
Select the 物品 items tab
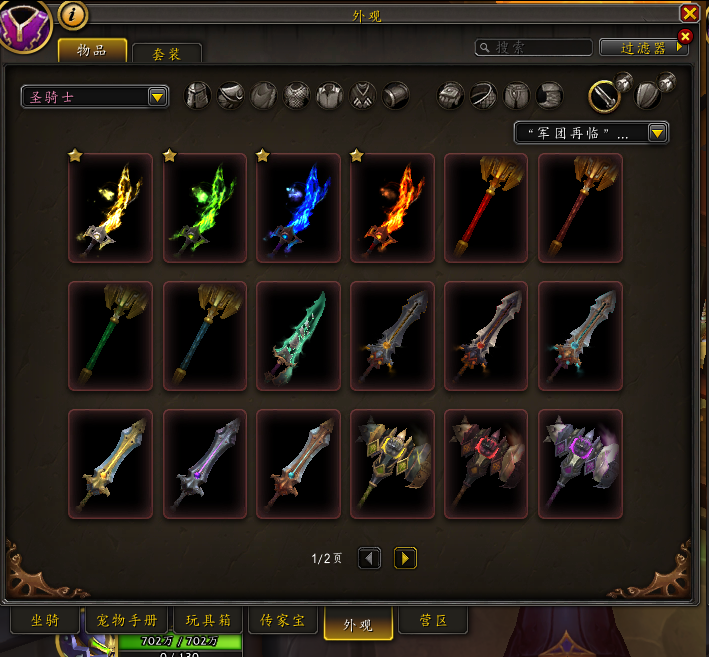point(92,50)
